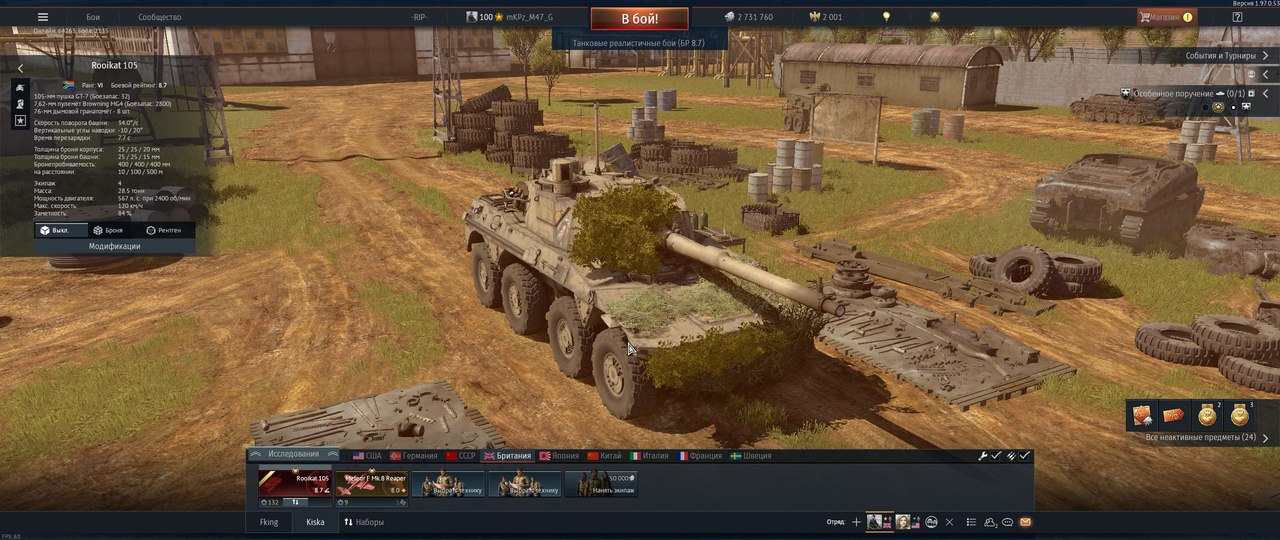
Task: Open the Наборы presets list
Action: [364, 522]
